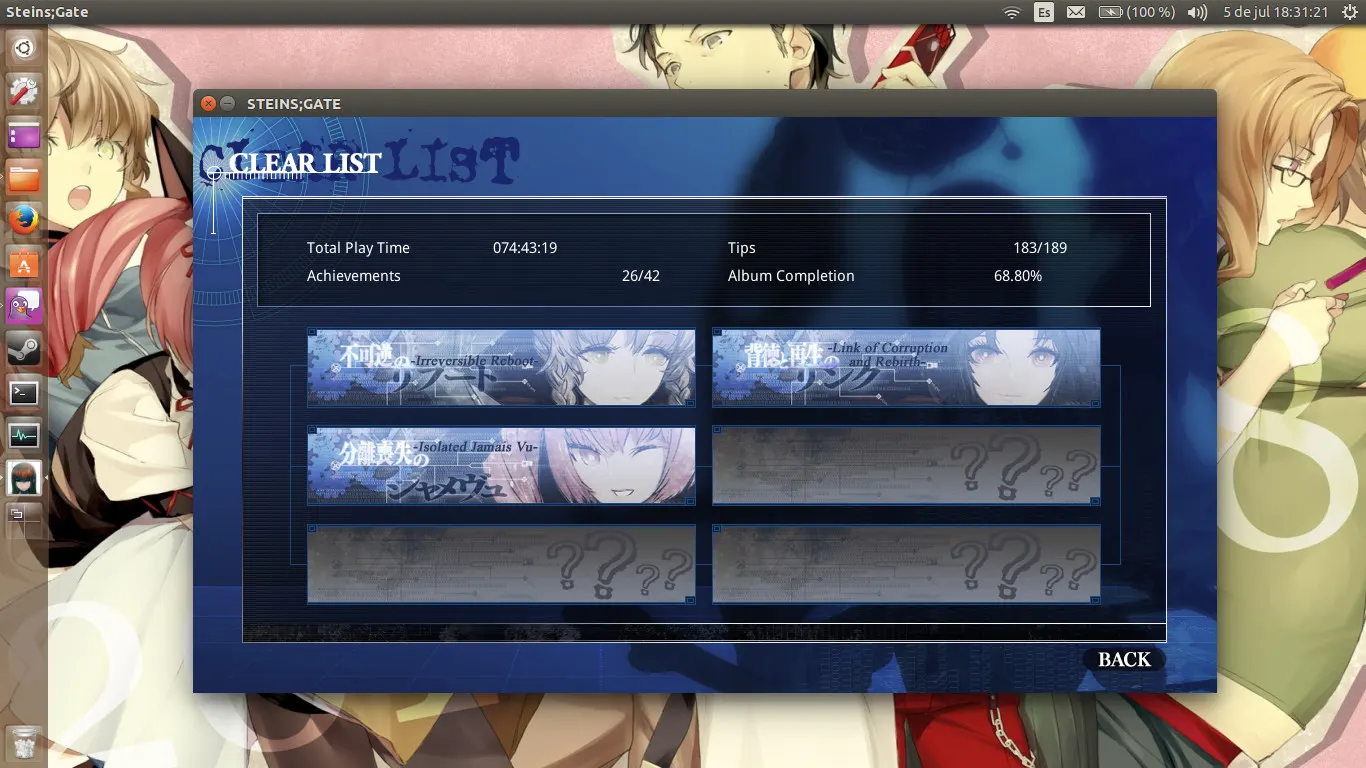The image size is (1366, 768).
Task: Click the BACK button
Action: (1122, 659)
